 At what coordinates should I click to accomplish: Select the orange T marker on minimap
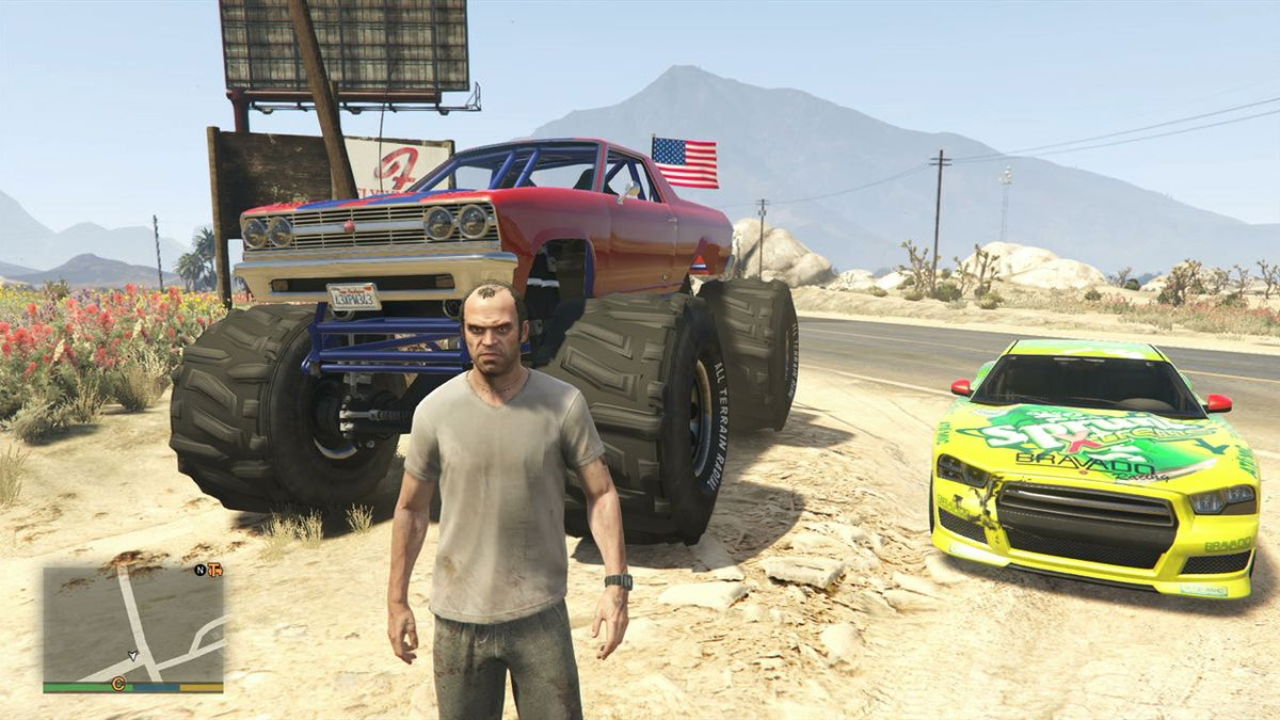(214, 570)
